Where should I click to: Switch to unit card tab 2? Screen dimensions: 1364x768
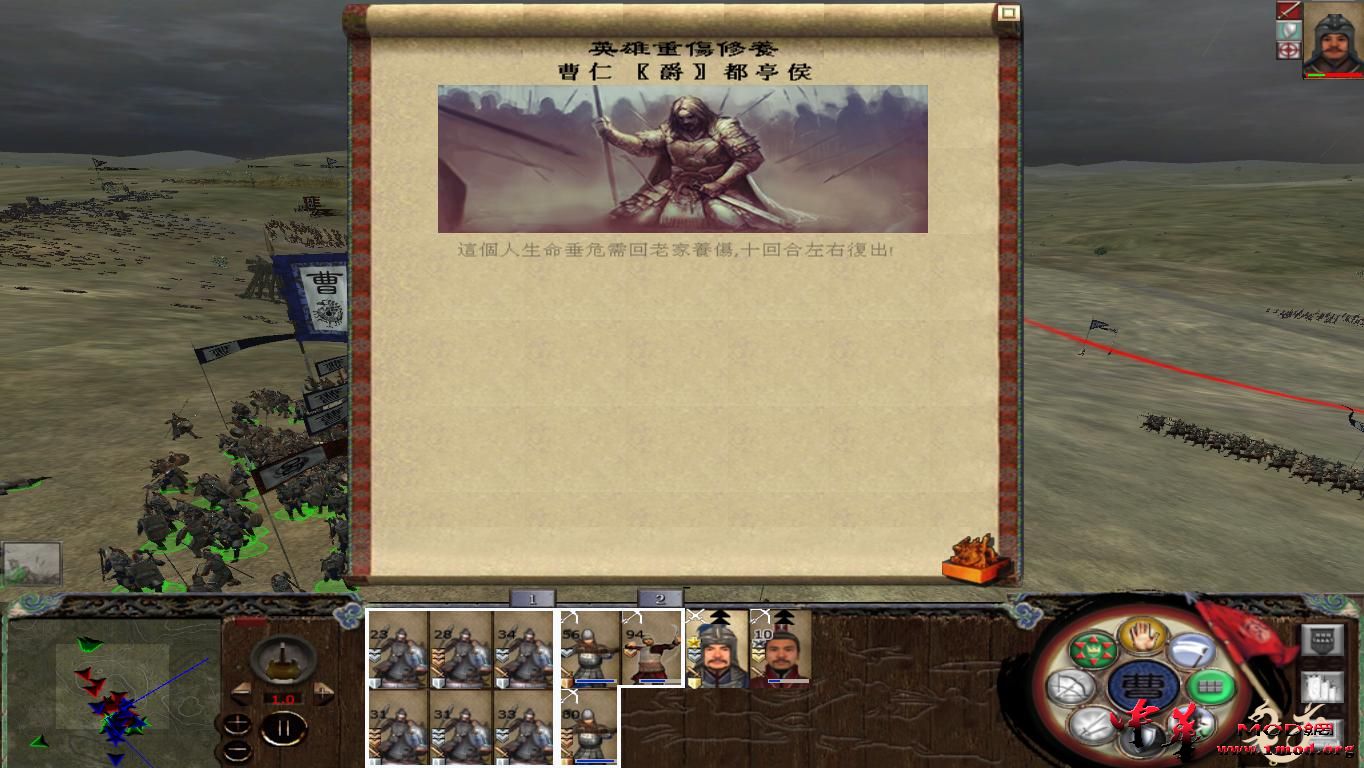coord(661,597)
